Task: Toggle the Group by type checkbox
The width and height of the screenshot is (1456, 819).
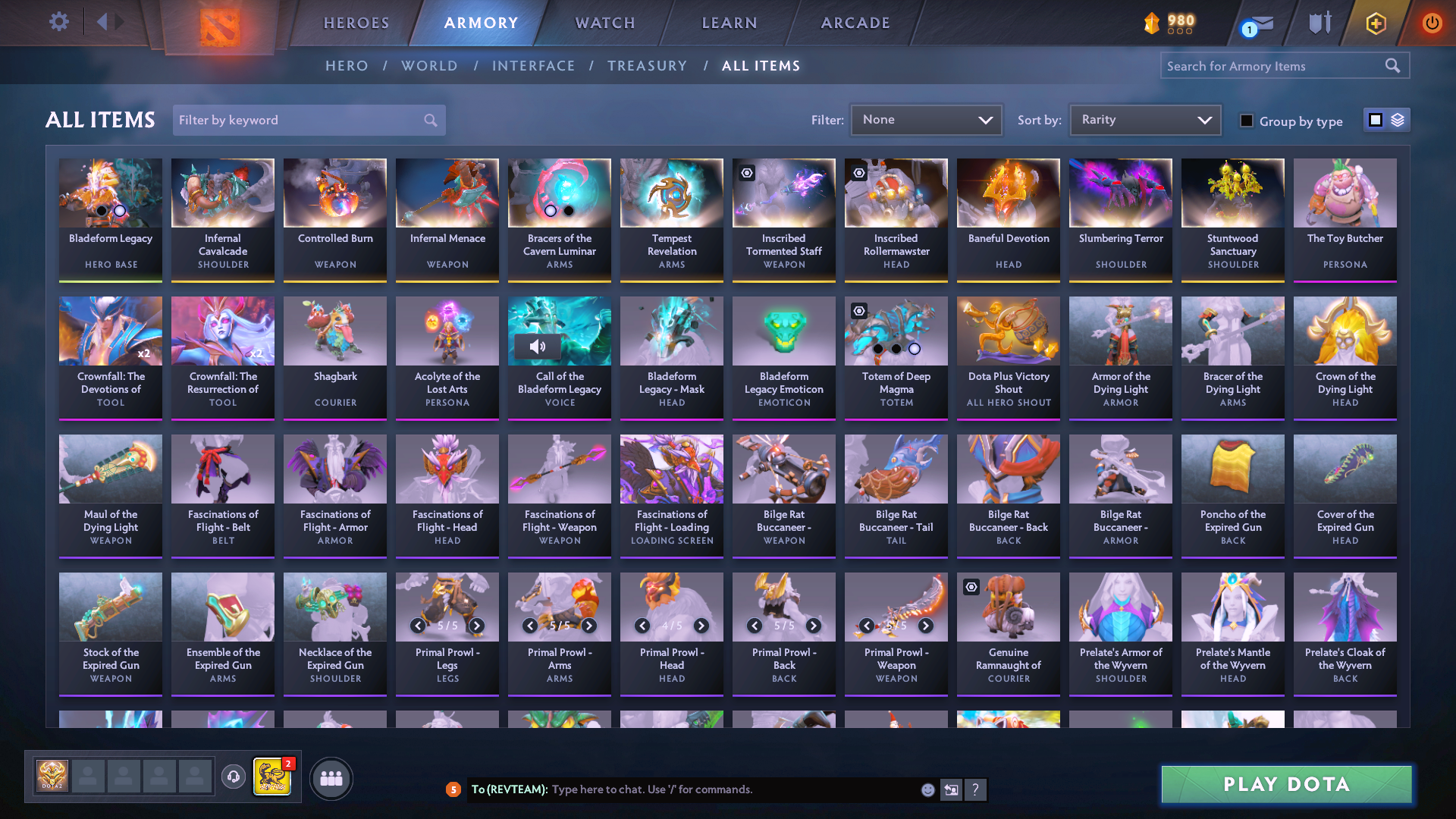Action: click(x=1247, y=120)
